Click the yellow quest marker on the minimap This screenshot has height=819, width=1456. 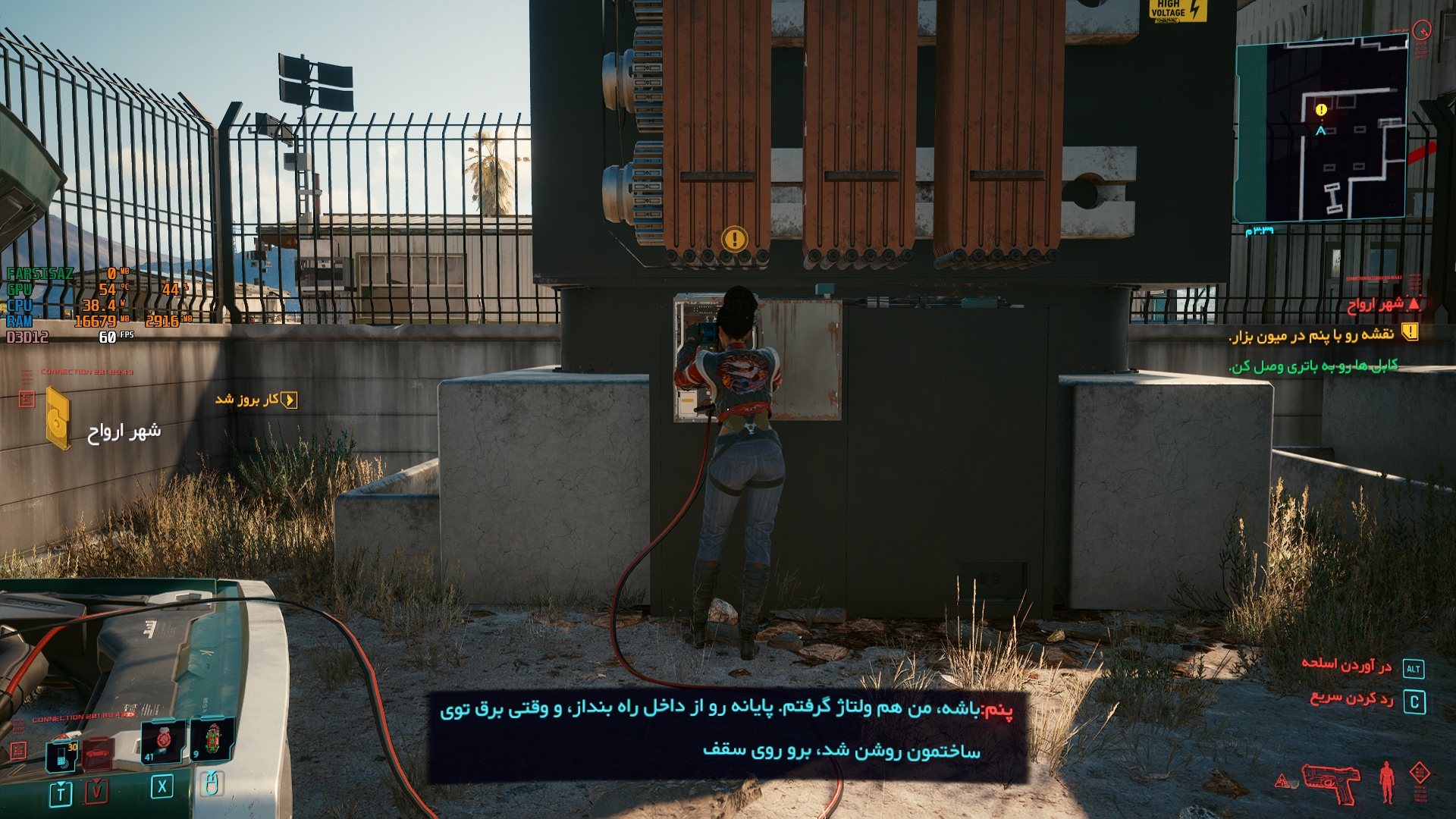point(1321,110)
